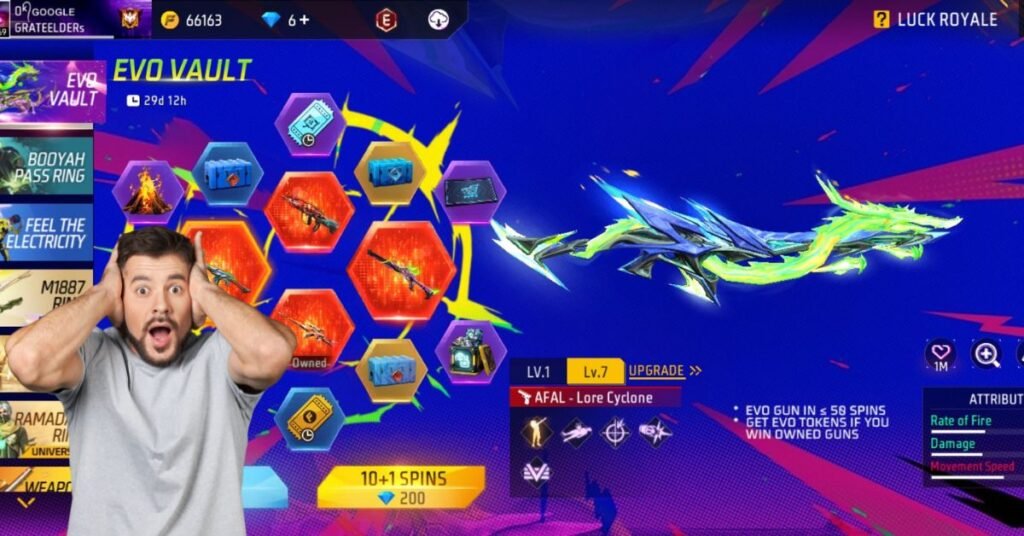Show the dancing emote skill icon

click(x=536, y=432)
